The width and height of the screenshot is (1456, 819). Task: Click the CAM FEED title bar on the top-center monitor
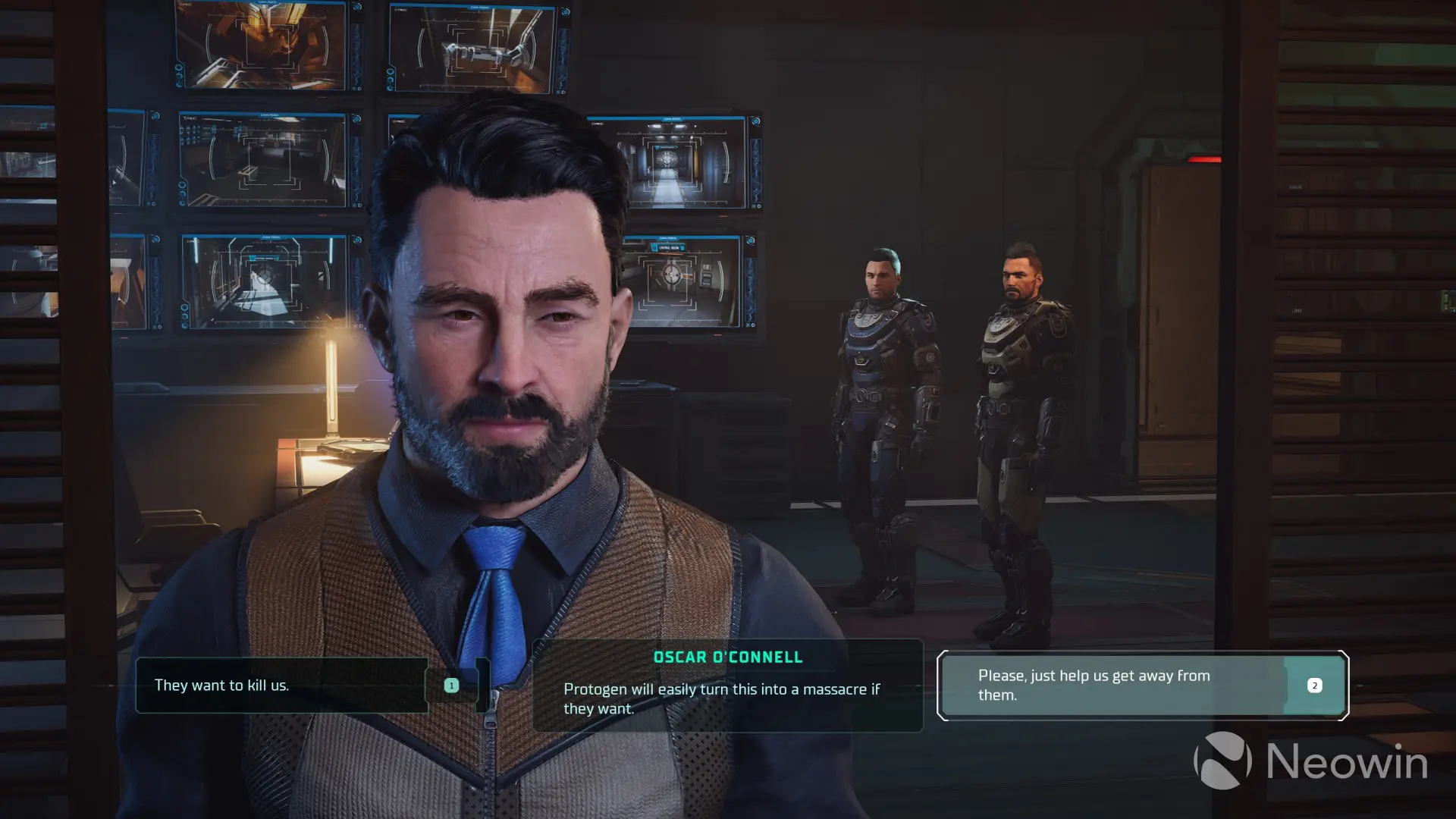(x=478, y=7)
